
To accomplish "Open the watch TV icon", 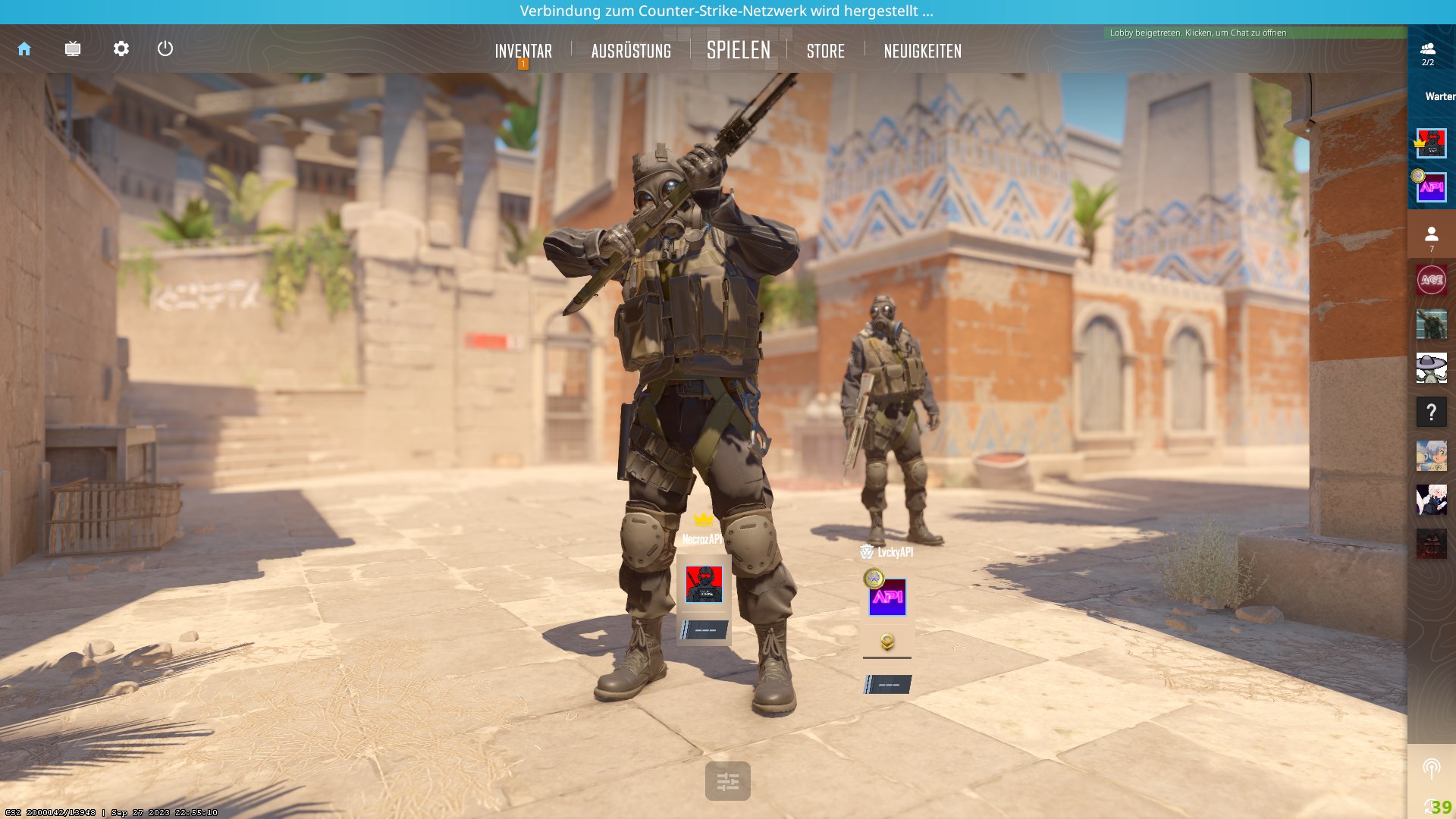I will click(x=73, y=49).
